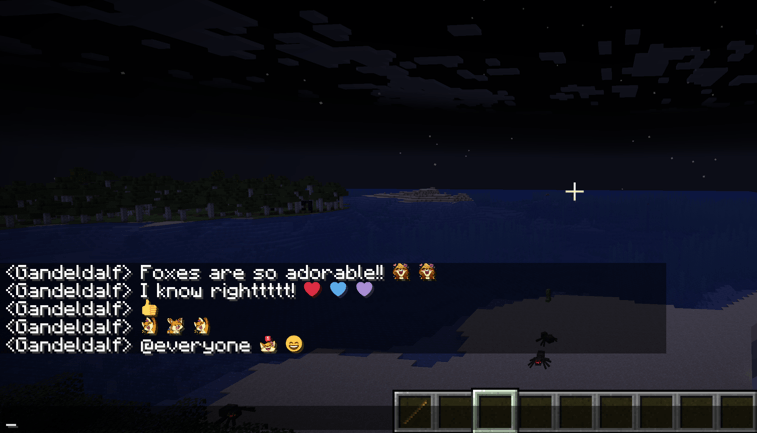Viewport: 757px width, 433px height.
Task: Click the highlighted selected hotbar slot
Action: click(x=495, y=411)
